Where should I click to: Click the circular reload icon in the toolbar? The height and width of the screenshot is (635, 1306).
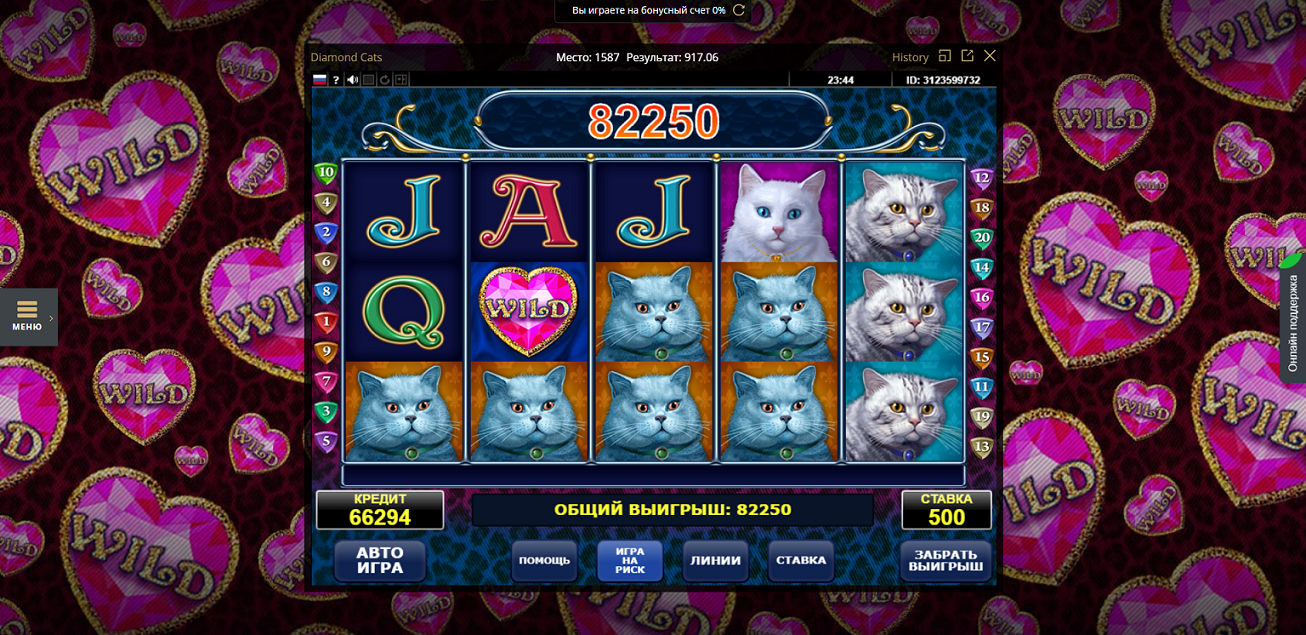384,80
